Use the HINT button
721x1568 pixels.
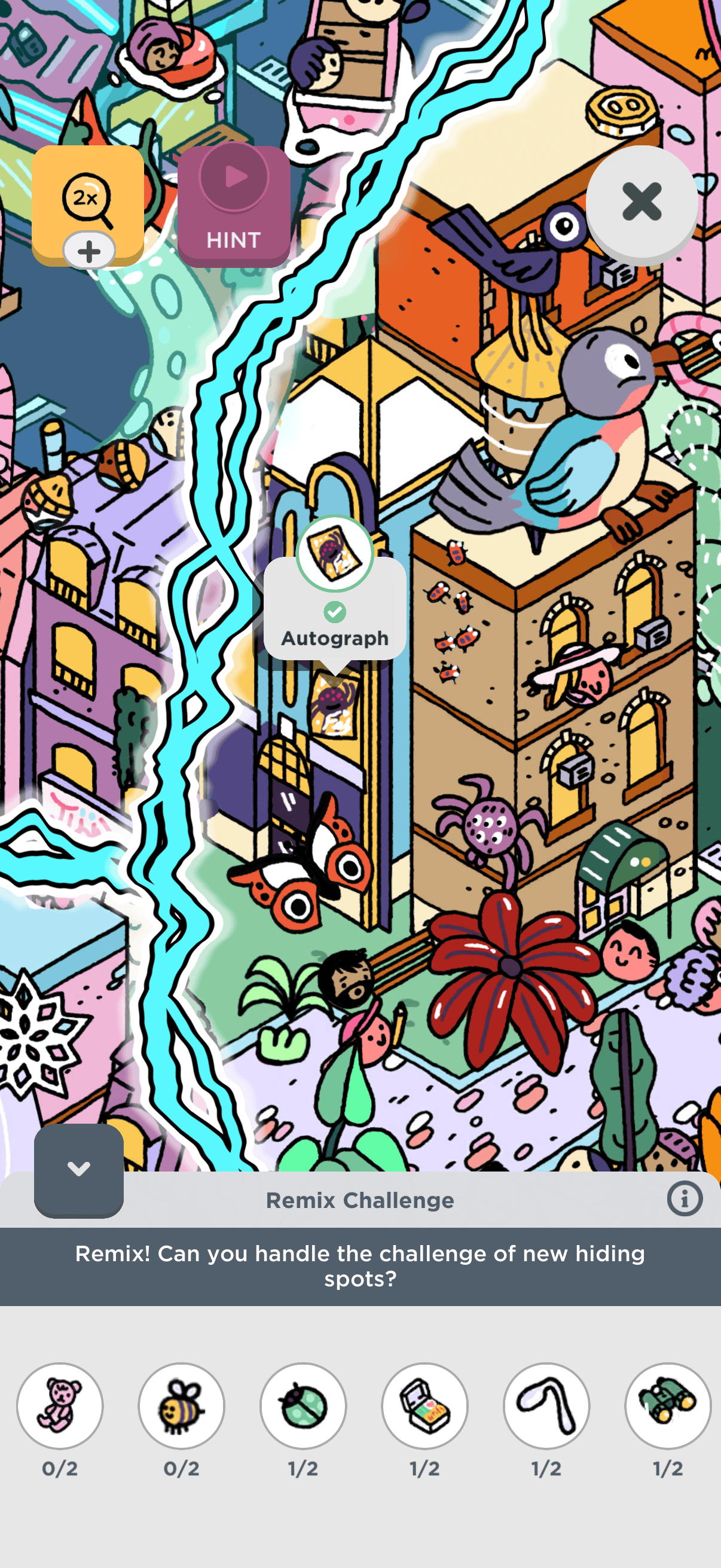pyautogui.click(x=234, y=206)
